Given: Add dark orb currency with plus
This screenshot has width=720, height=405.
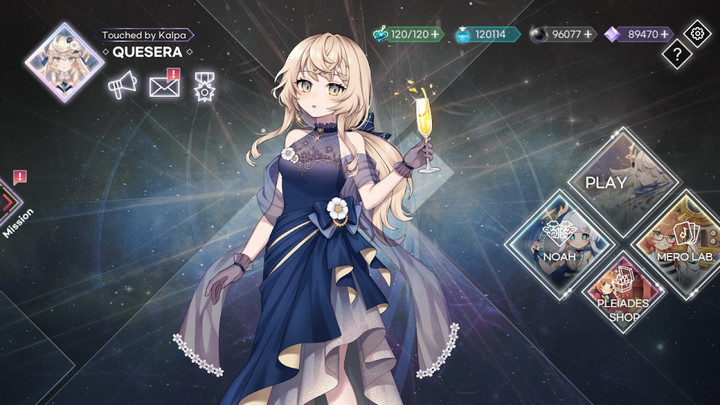Looking at the screenshot, I should tap(588, 34).
